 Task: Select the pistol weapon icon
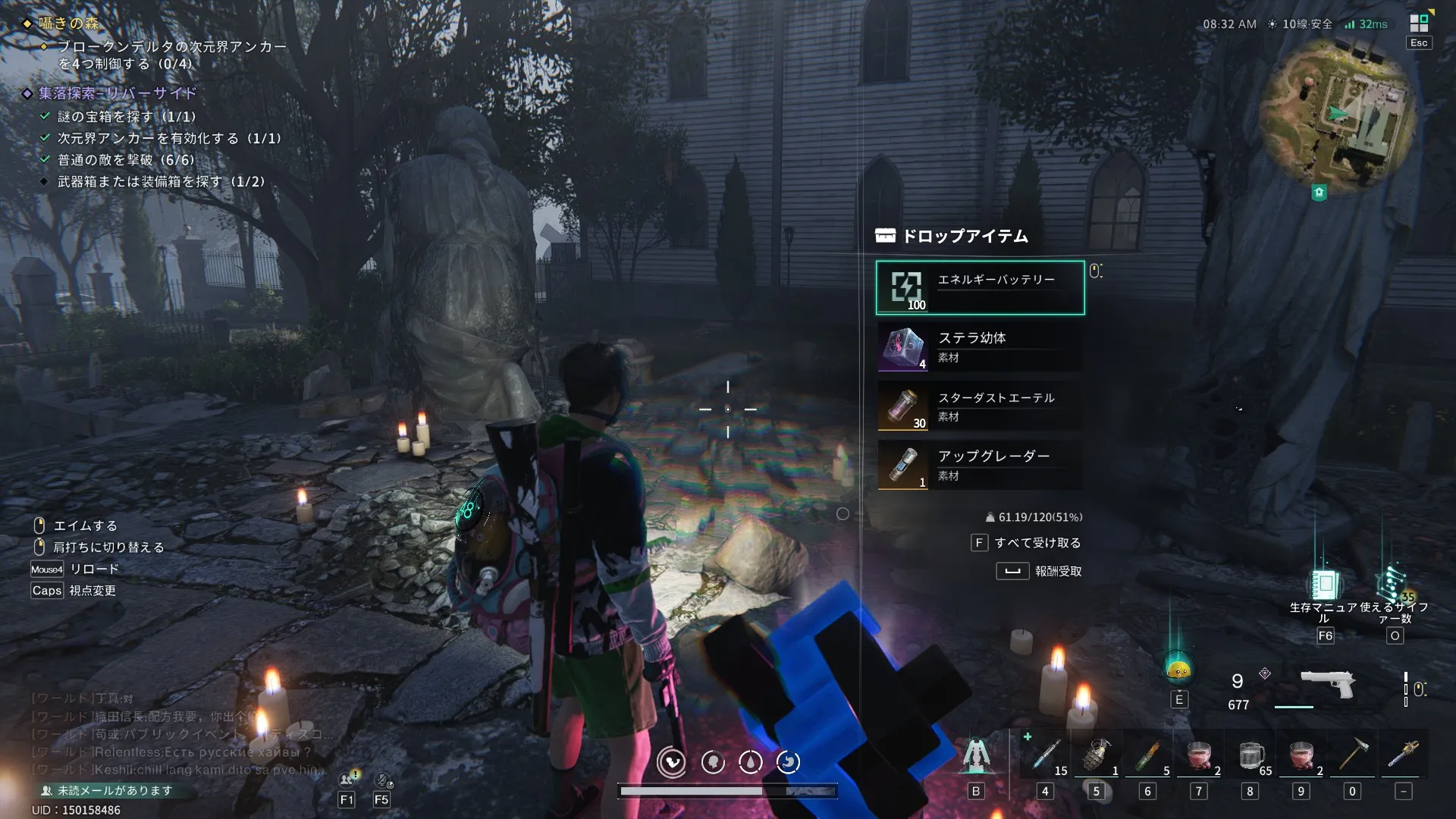[1327, 682]
